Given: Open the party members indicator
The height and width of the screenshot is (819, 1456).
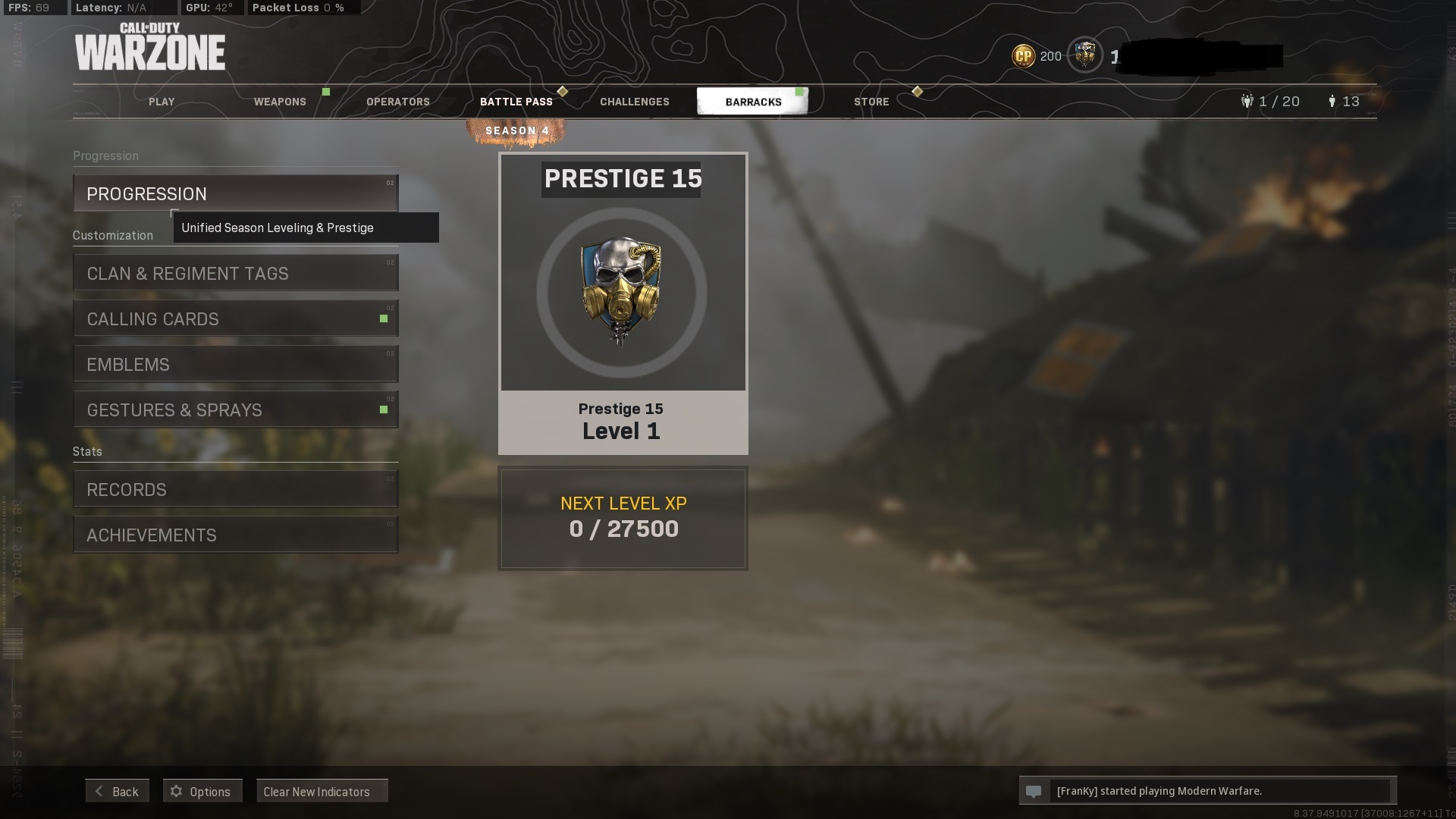Looking at the screenshot, I should point(1270,102).
